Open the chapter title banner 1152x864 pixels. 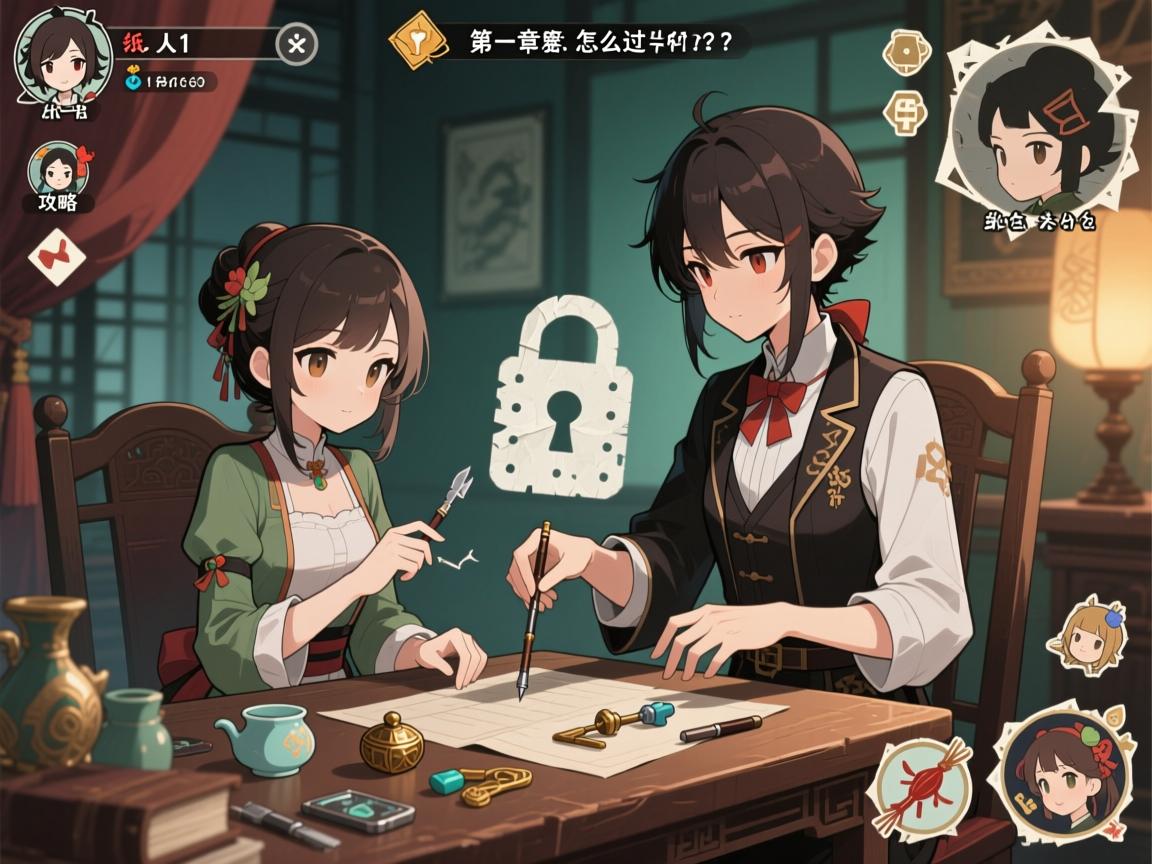pyautogui.click(x=595, y=42)
